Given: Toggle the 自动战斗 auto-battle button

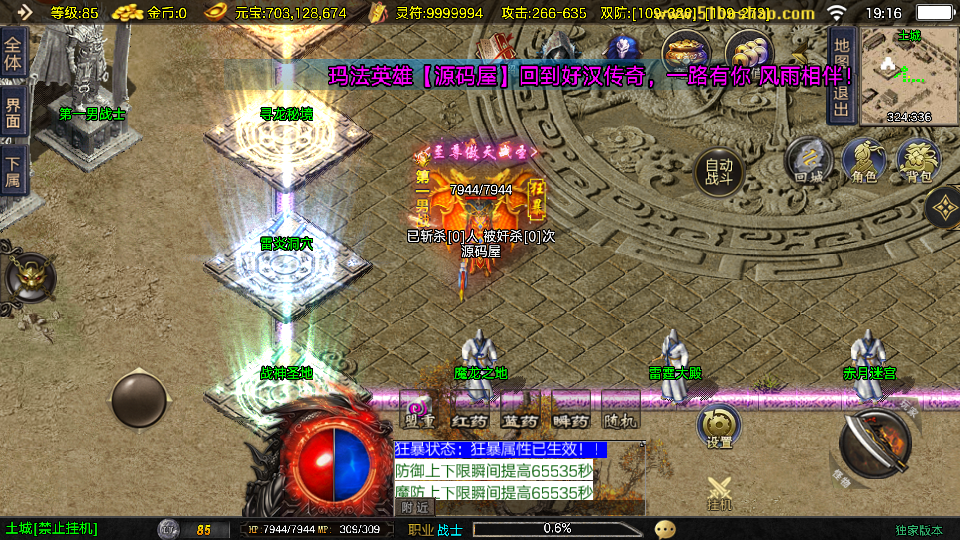Looking at the screenshot, I should coord(720,173).
